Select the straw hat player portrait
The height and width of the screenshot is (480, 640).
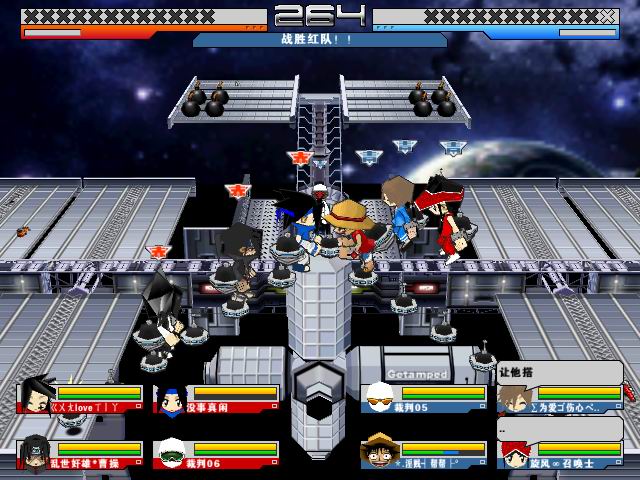point(377,453)
